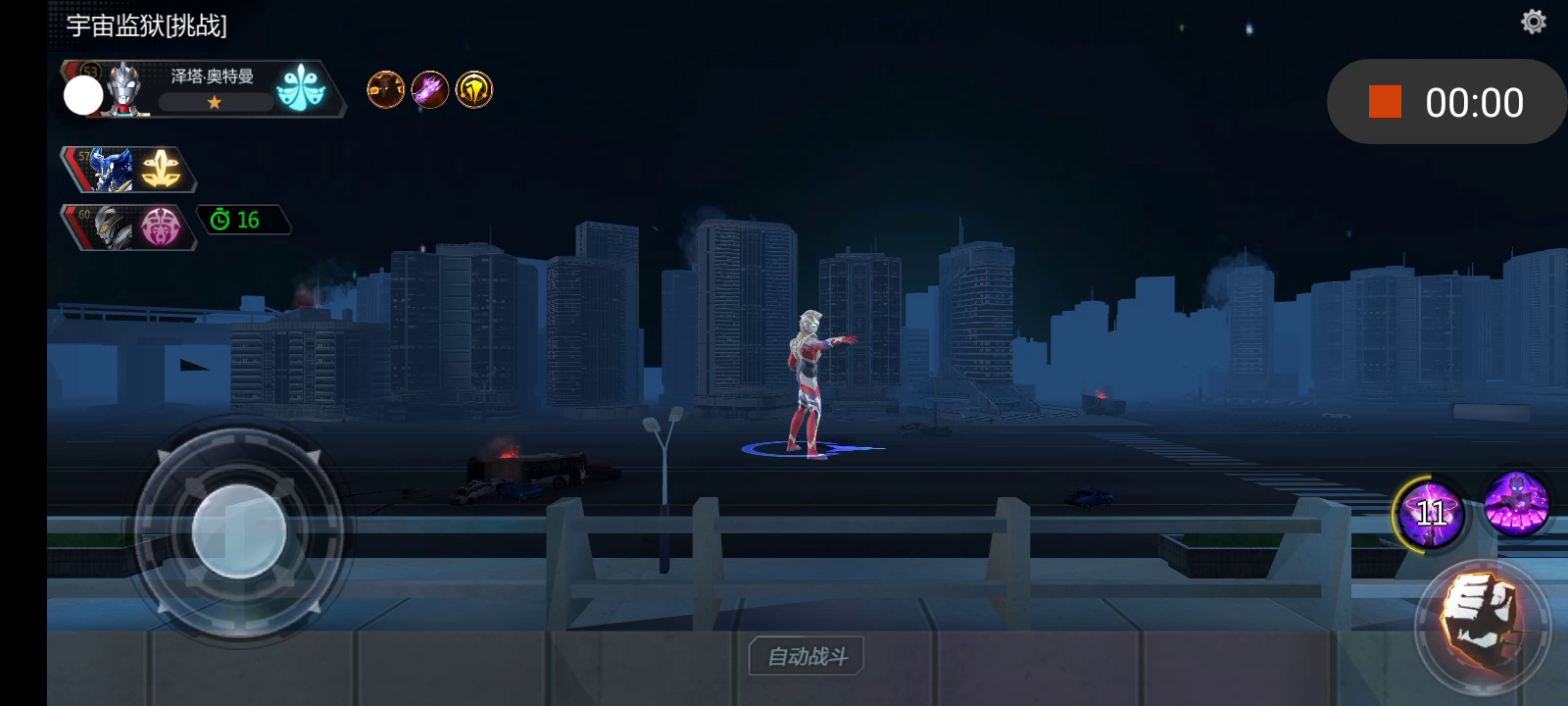The height and width of the screenshot is (706, 1568).
Task: Inspect the purple slash buff icon
Action: pyautogui.click(x=430, y=90)
